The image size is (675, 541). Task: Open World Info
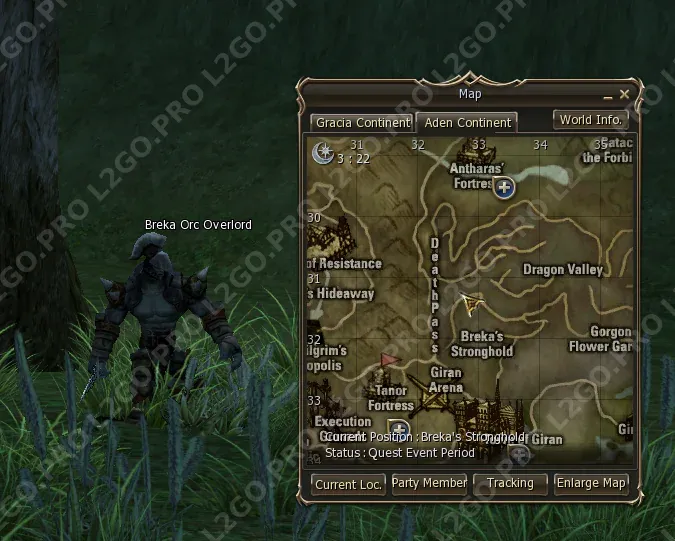click(x=591, y=120)
